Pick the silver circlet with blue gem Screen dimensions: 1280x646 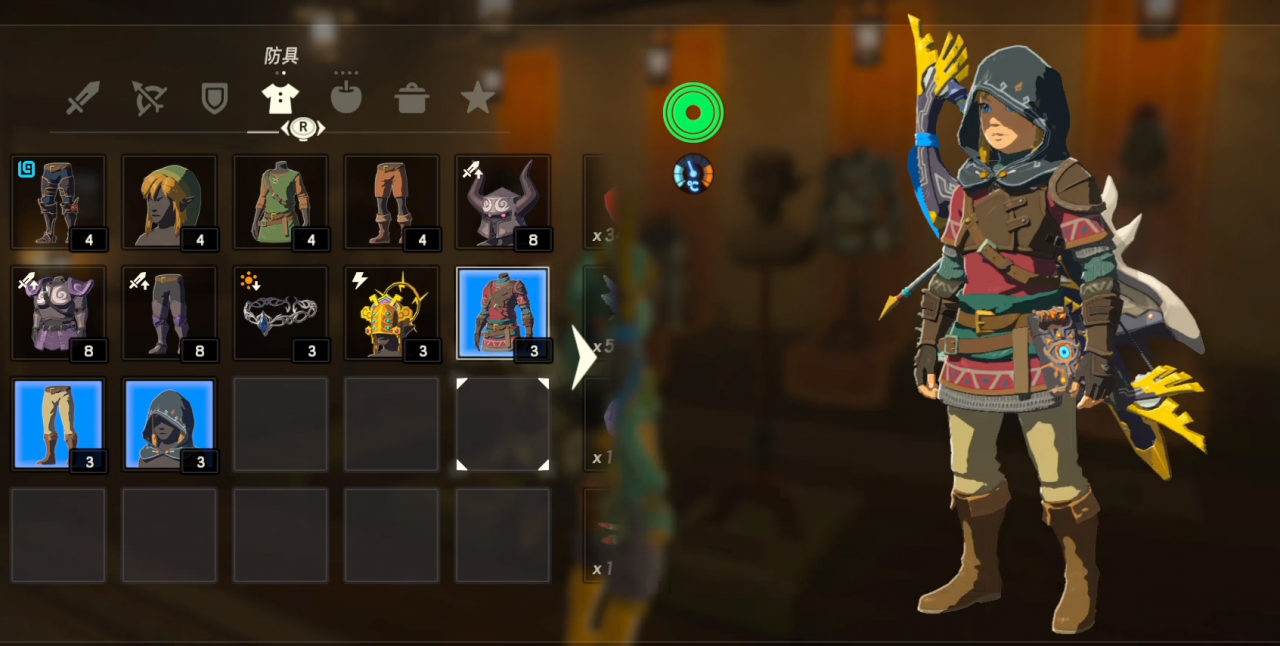click(x=280, y=313)
